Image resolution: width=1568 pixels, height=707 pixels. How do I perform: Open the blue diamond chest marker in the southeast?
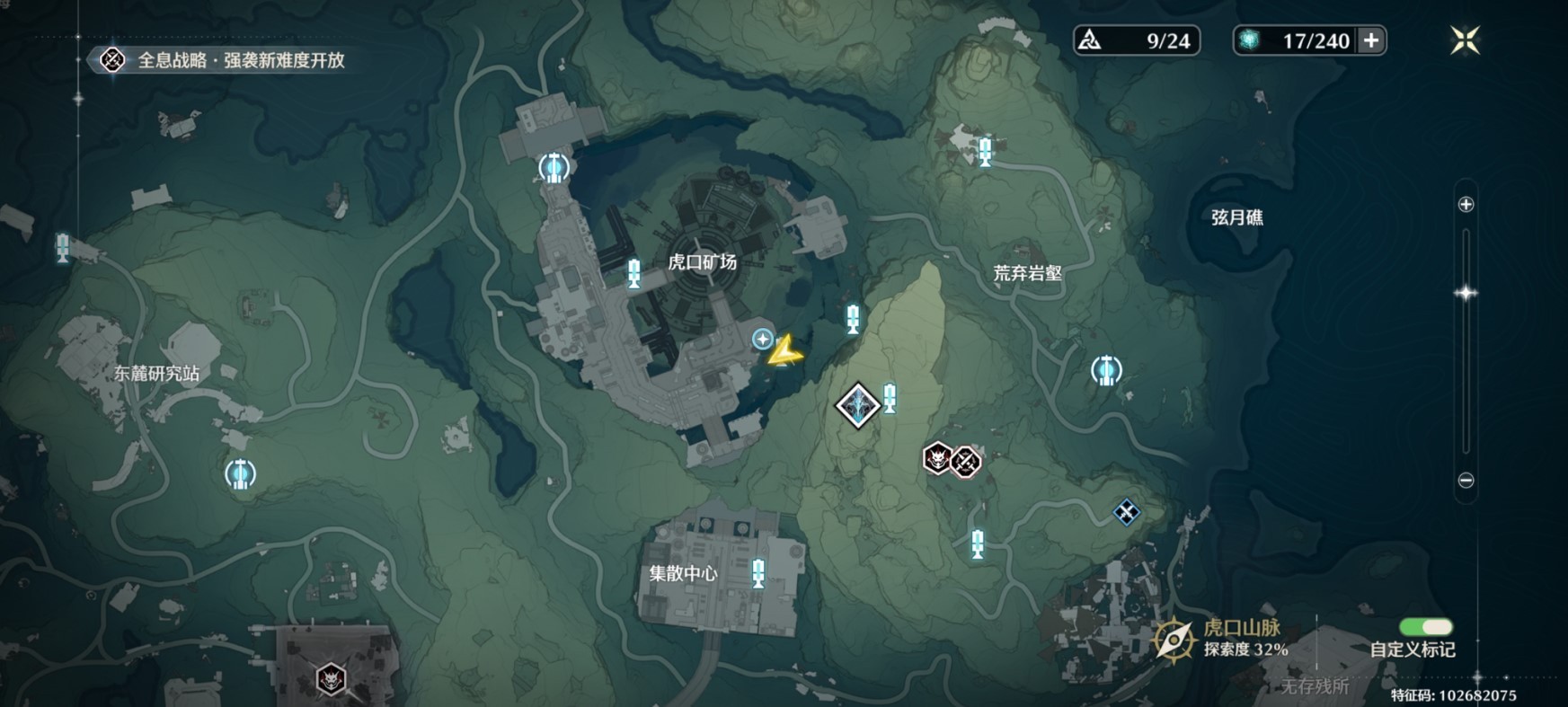coord(1126,512)
